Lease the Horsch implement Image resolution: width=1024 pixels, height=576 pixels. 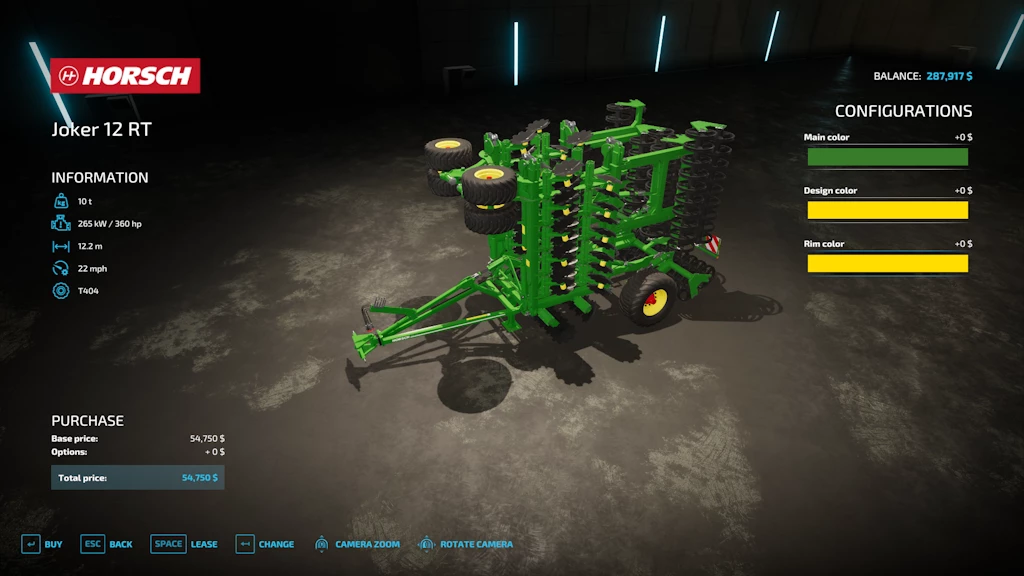coord(184,544)
